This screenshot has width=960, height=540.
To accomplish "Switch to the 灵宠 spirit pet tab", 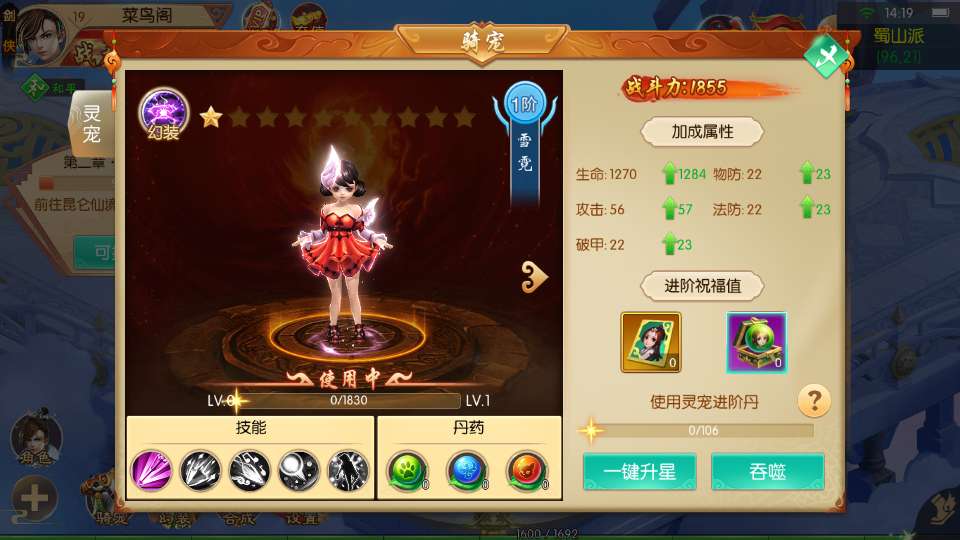I will pyautogui.click(x=92, y=121).
